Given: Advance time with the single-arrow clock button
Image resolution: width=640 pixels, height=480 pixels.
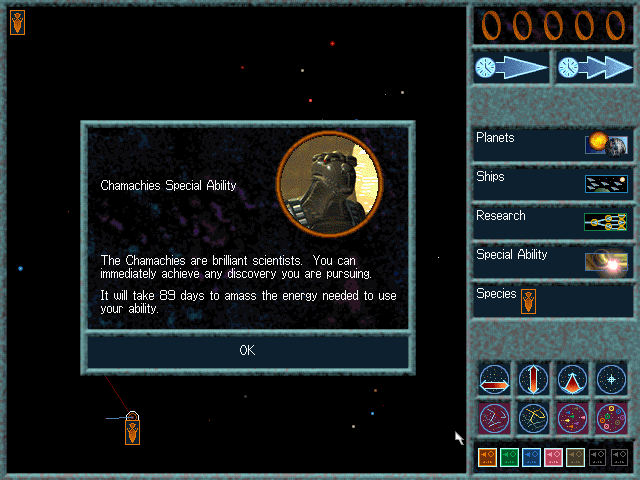Looking at the screenshot, I should coord(511,67).
